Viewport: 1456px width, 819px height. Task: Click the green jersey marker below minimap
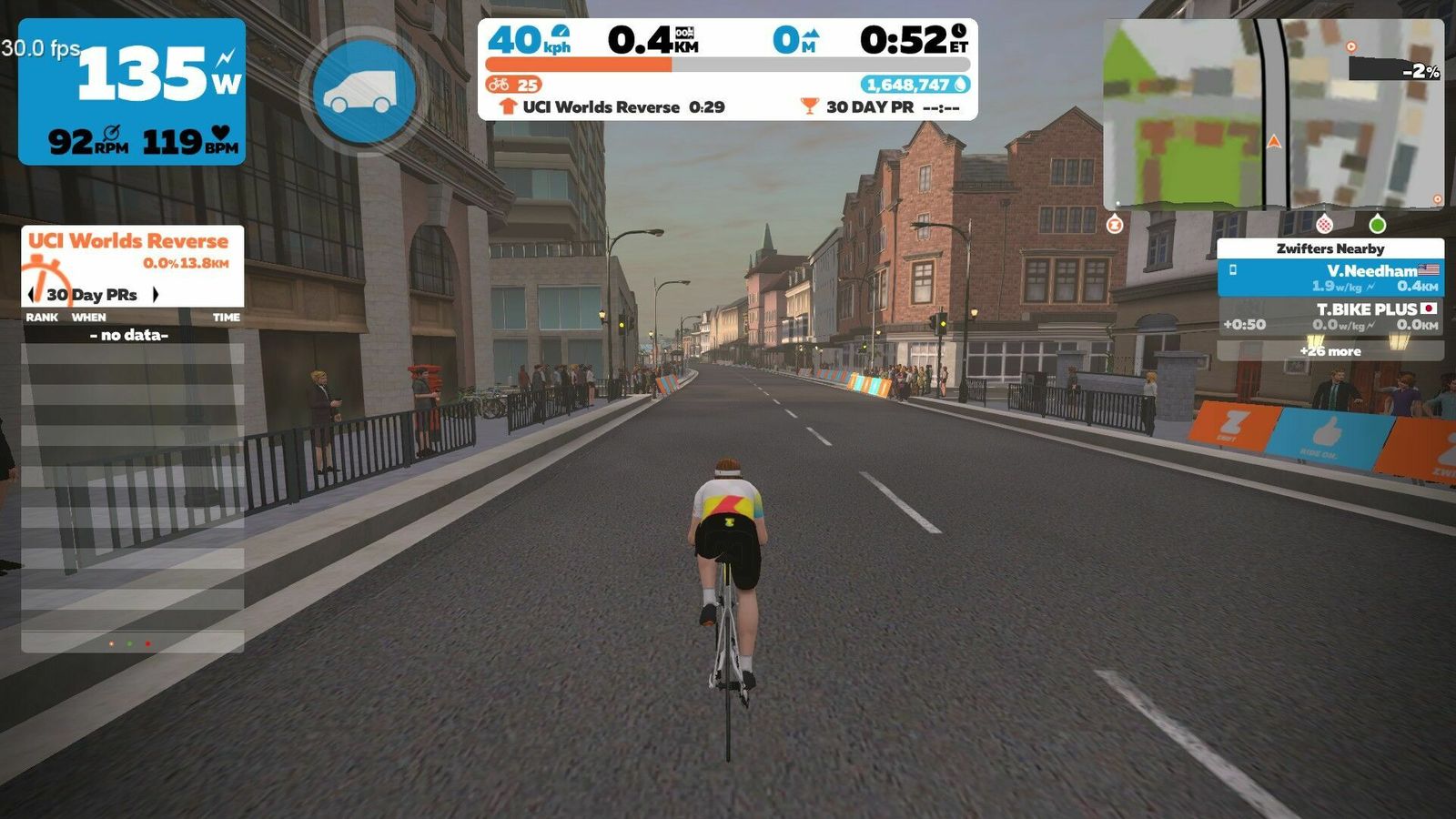pyautogui.click(x=1377, y=224)
